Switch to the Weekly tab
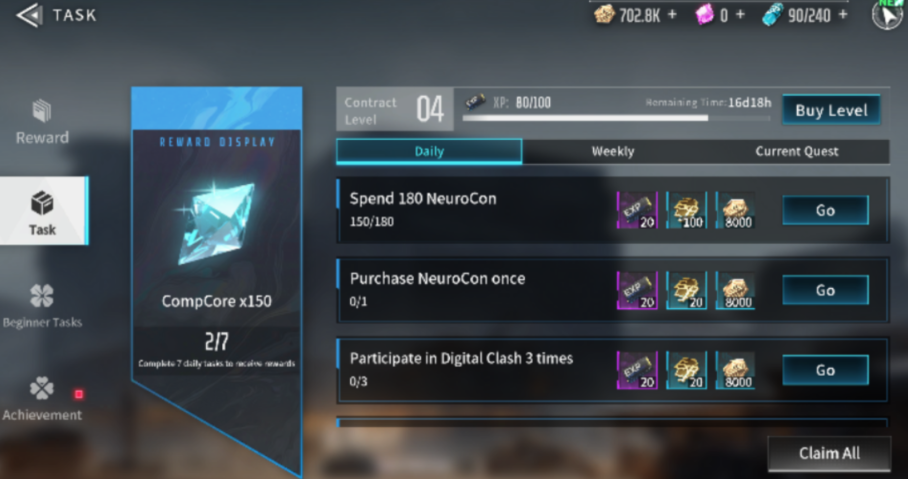This screenshot has width=908, height=479. point(612,151)
